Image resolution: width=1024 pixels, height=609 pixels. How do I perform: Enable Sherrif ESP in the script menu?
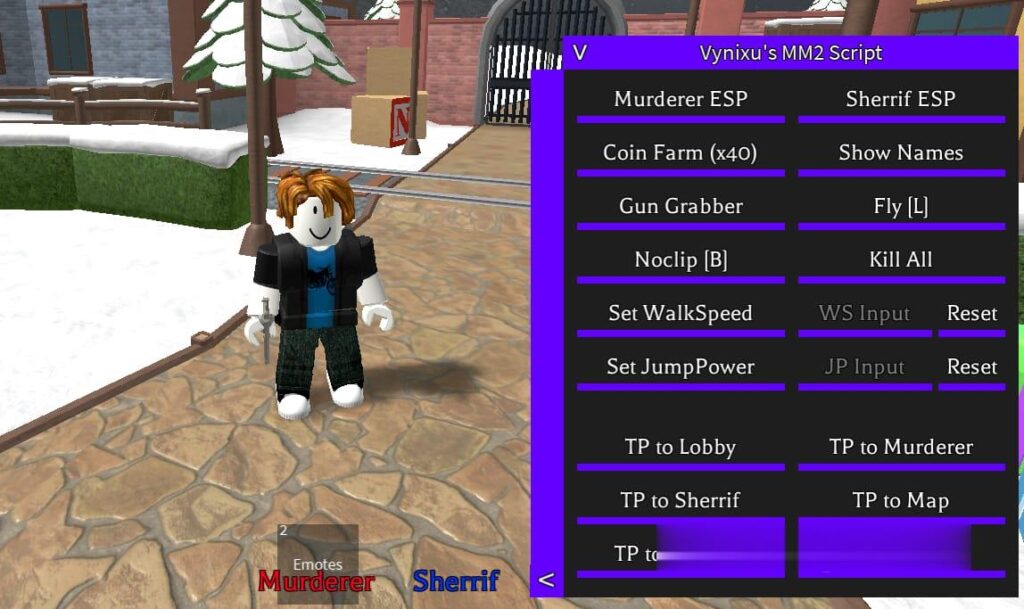[900, 100]
